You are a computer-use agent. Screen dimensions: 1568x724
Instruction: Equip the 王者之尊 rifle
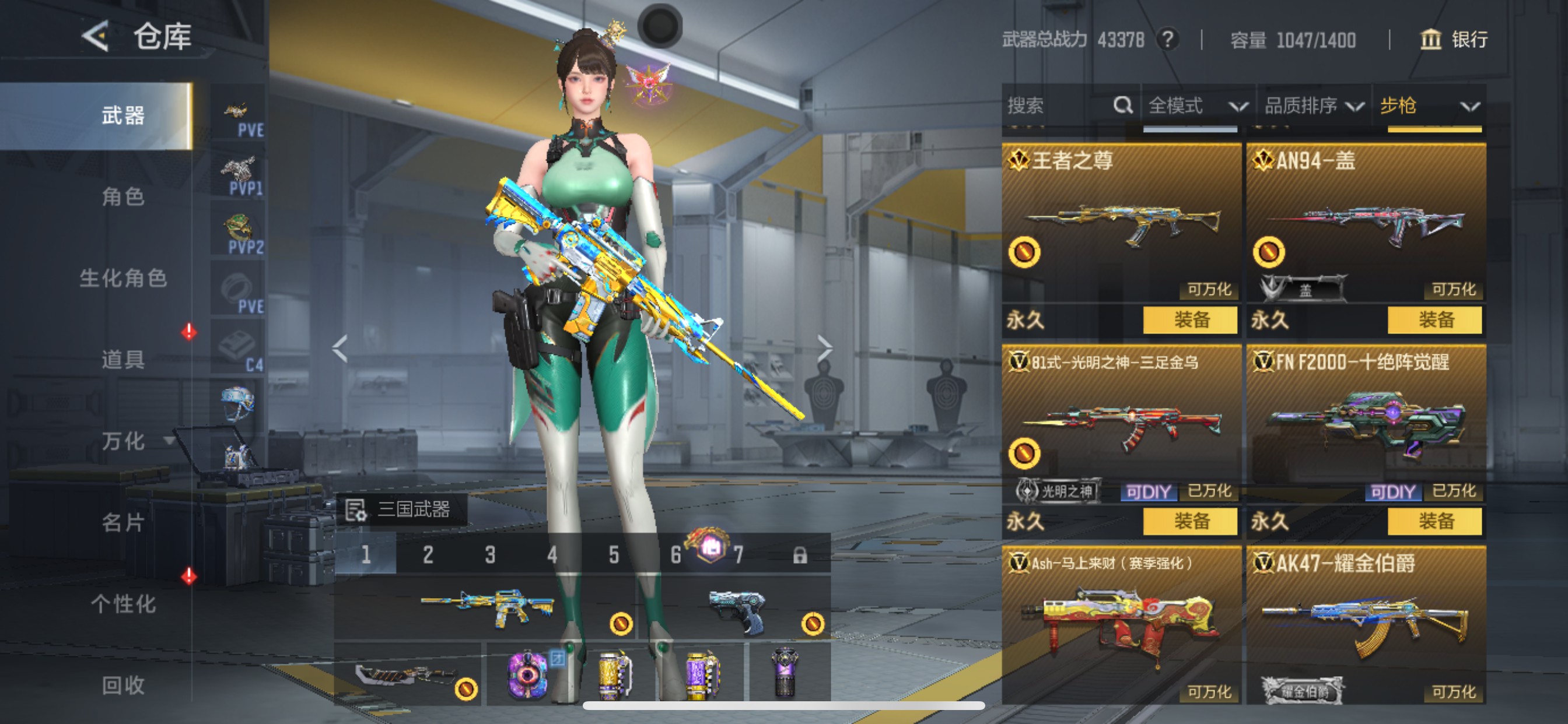pyautogui.click(x=1190, y=320)
